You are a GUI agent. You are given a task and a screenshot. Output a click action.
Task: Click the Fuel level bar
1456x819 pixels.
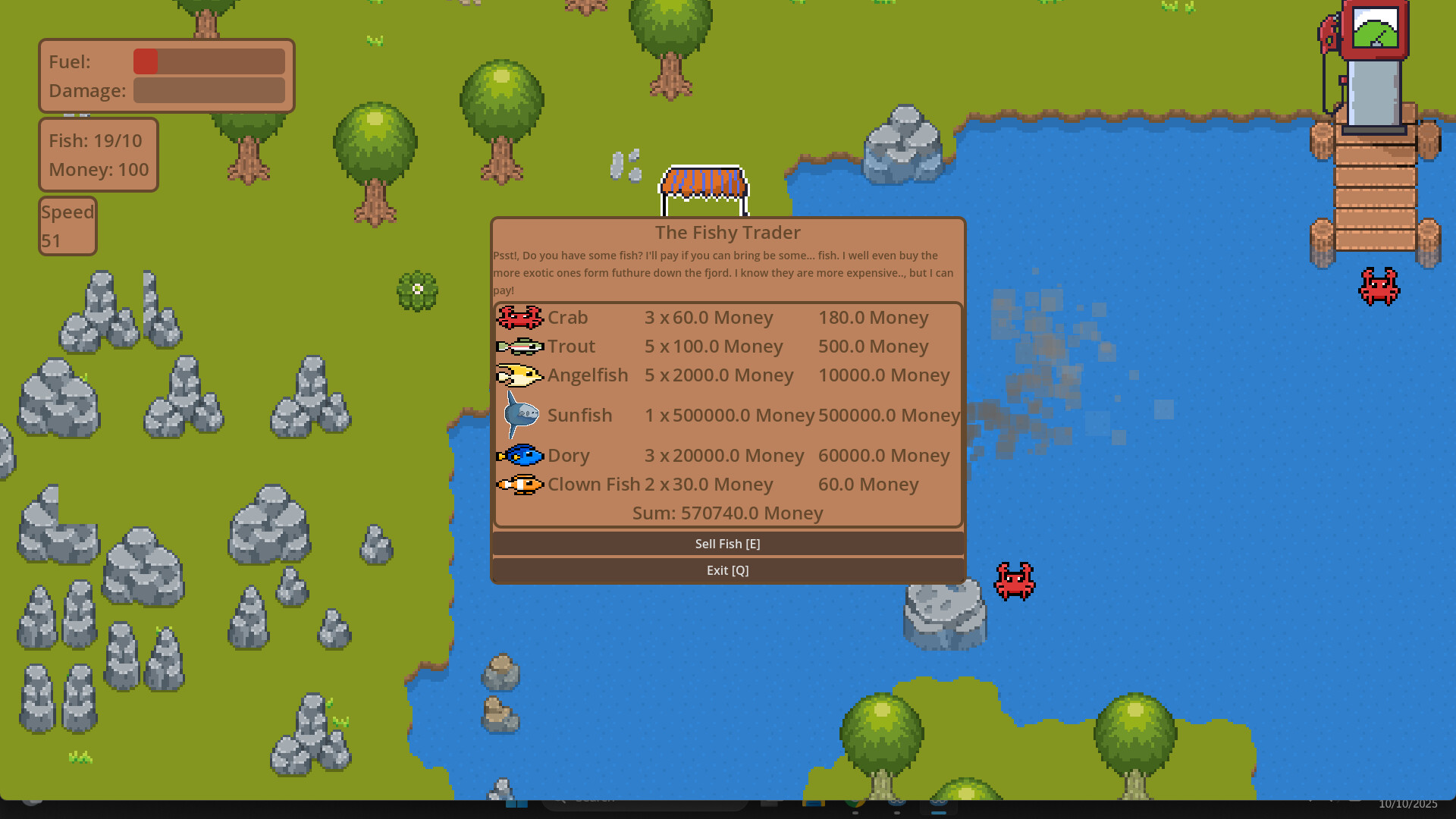tap(209, 61)
